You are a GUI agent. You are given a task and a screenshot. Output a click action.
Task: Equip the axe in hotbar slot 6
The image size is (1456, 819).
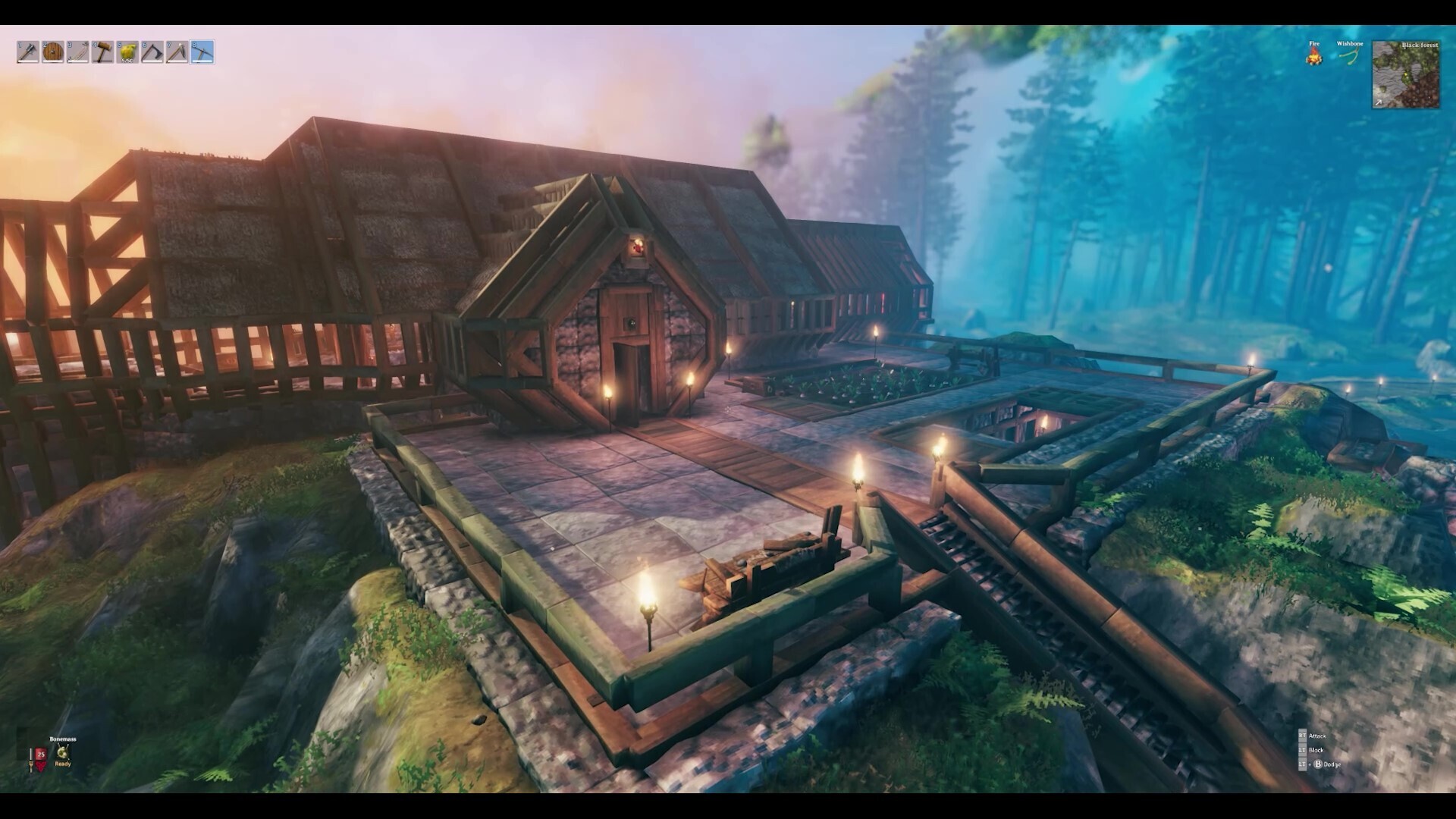click(x=152, y=52)
